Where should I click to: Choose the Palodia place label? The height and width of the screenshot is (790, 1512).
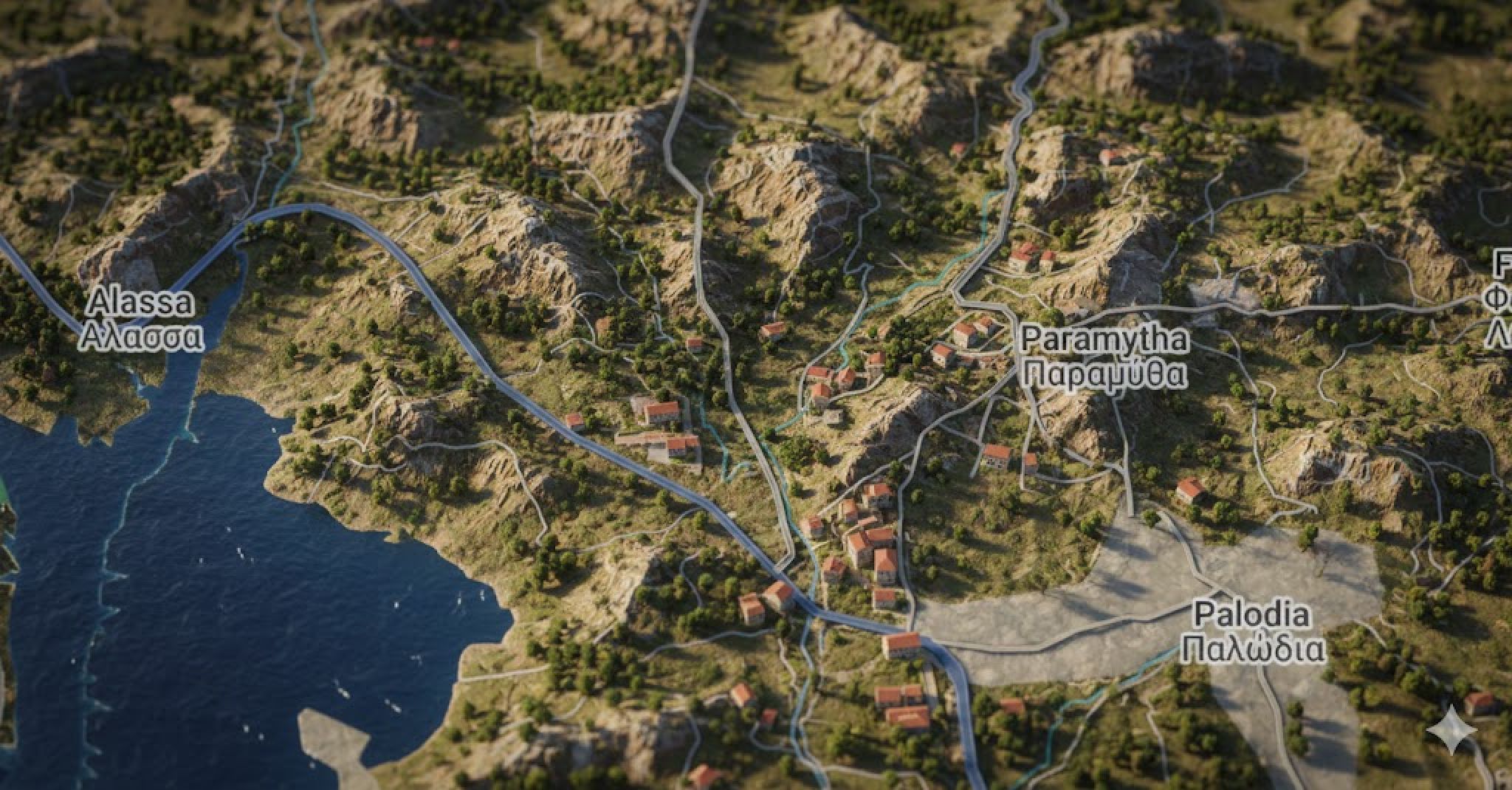(x=1252, y=632)
